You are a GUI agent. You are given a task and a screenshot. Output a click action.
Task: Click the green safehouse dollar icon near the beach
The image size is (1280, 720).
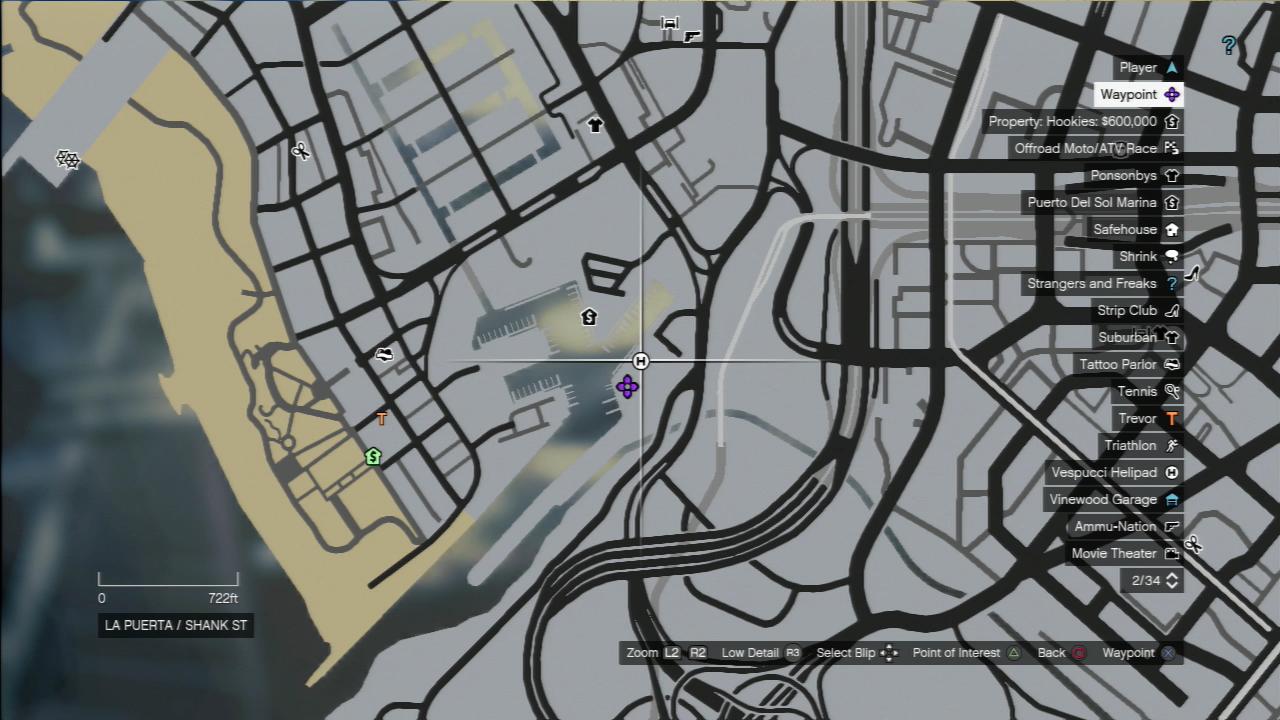tap(372, 457)
